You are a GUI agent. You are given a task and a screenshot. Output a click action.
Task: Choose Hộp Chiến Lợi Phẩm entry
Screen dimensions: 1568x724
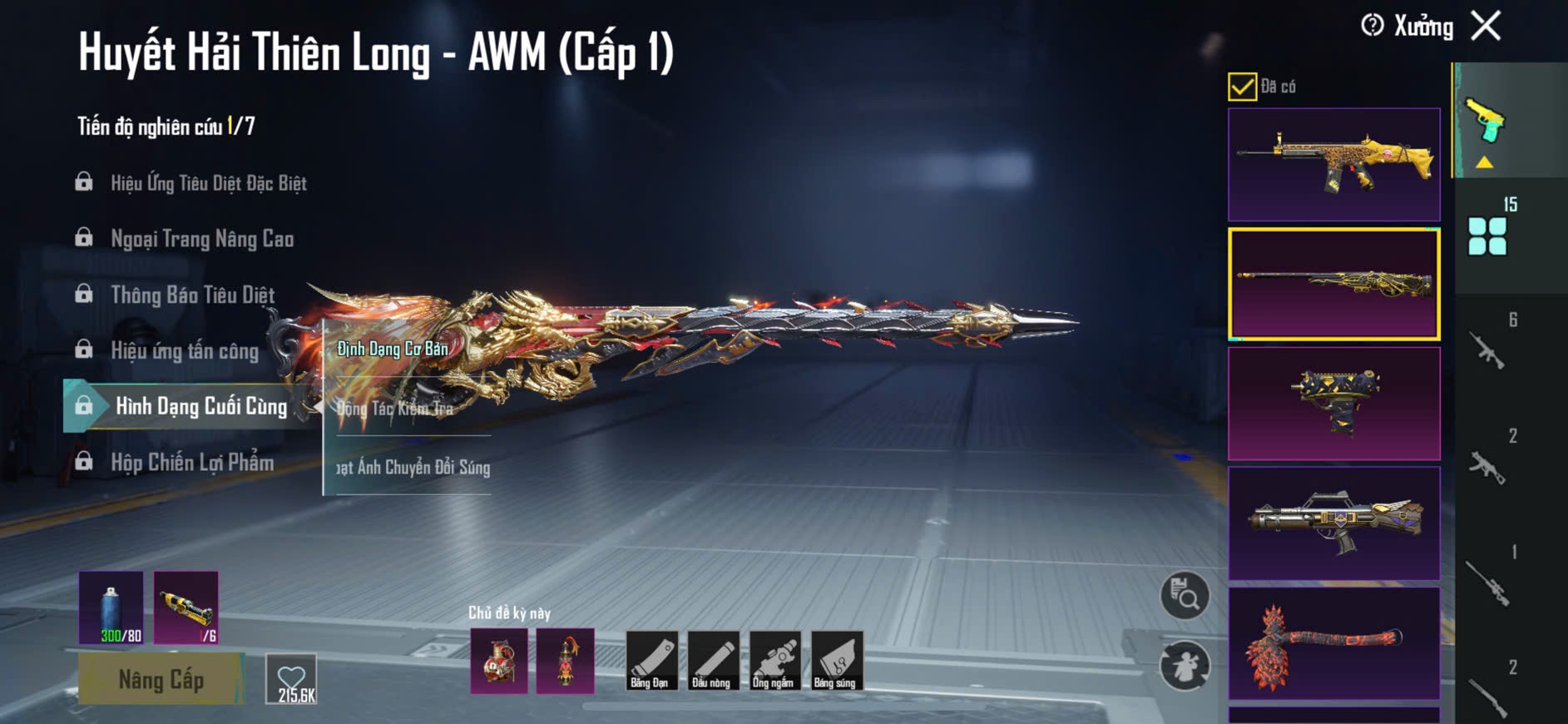tap(191, 462)
